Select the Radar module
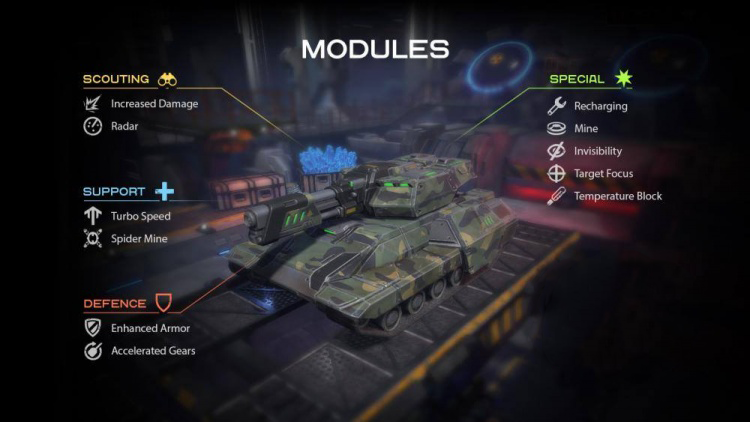This screenshot has width=750, height=422. tap(124, 126)
